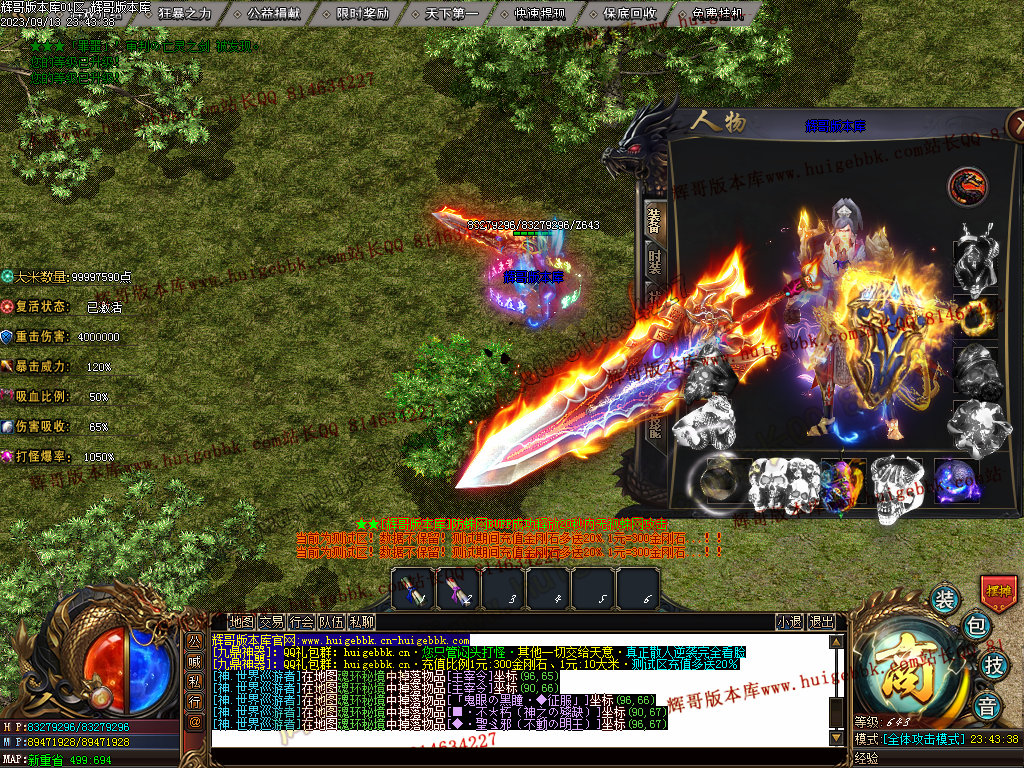Open the 交易 trade window
The width and height of the screenshot is (1024, 768).
[x=271, y=621]
